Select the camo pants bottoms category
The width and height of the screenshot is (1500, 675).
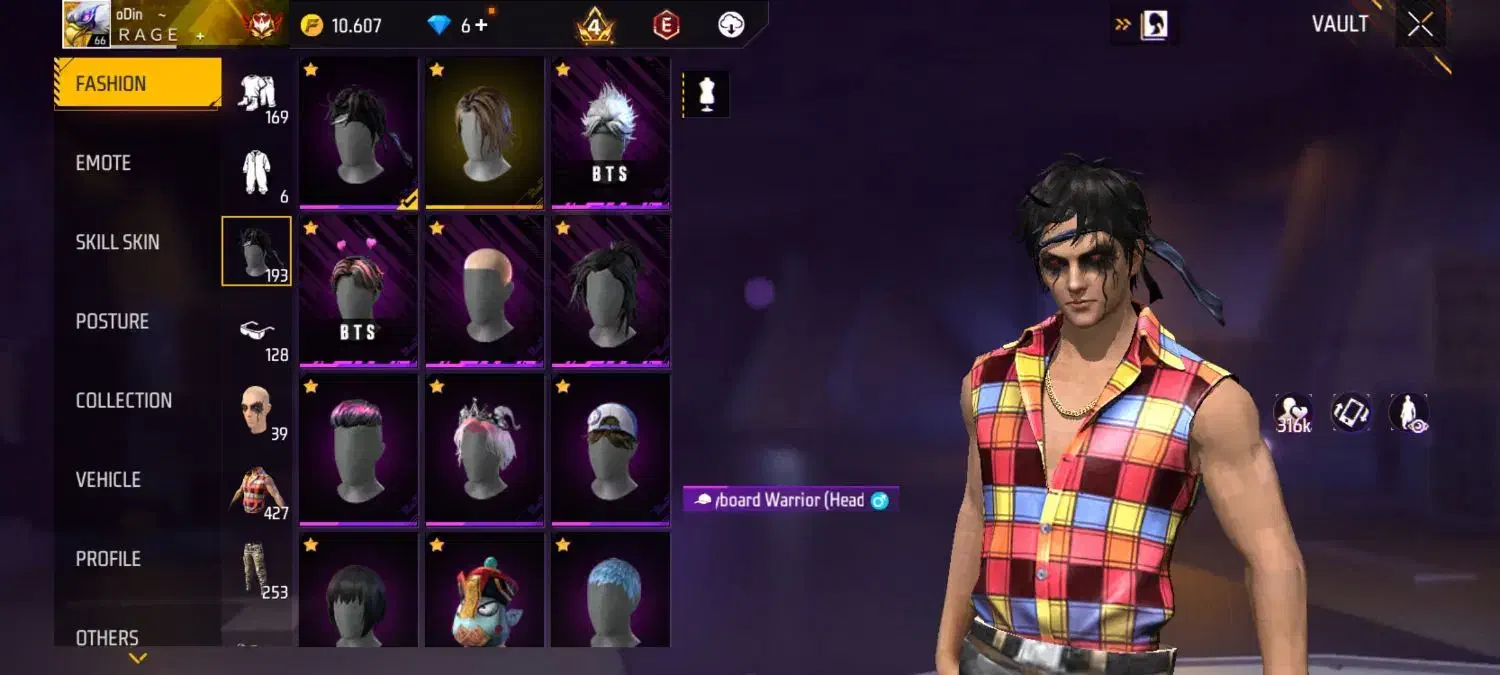click(x=257, y=568)
